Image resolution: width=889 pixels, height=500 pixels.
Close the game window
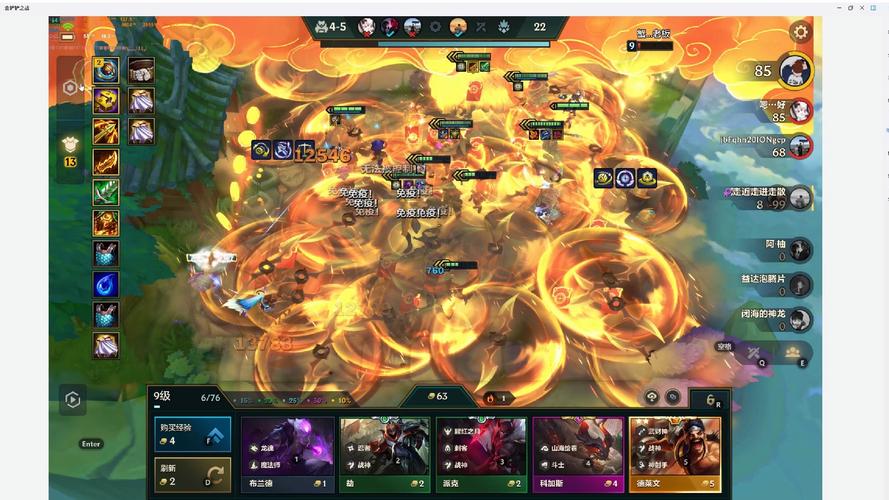coord(877,7)
